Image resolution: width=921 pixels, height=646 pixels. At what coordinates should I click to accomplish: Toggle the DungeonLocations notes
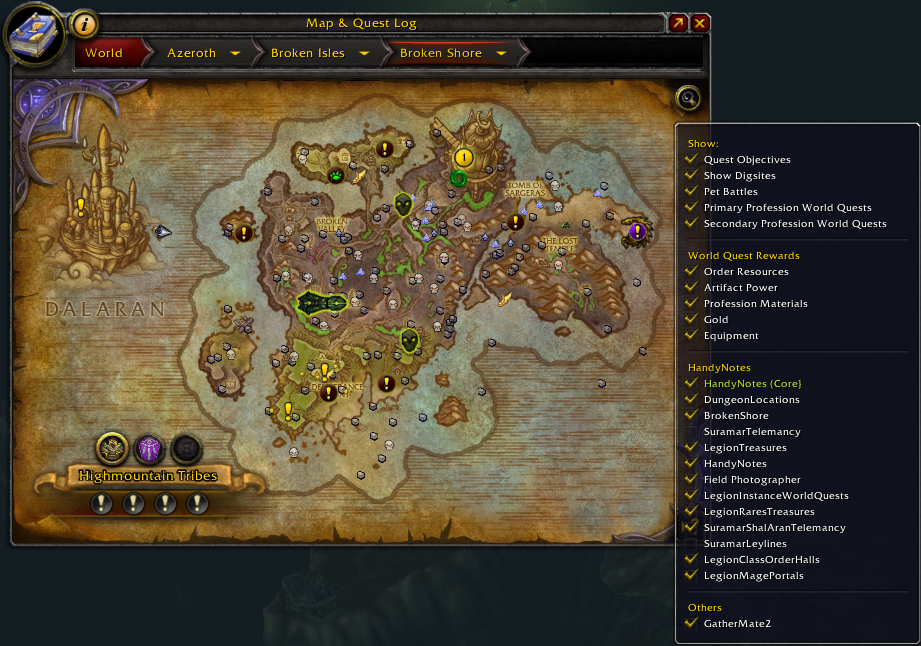pyautogui.click(x=751, y=400)
